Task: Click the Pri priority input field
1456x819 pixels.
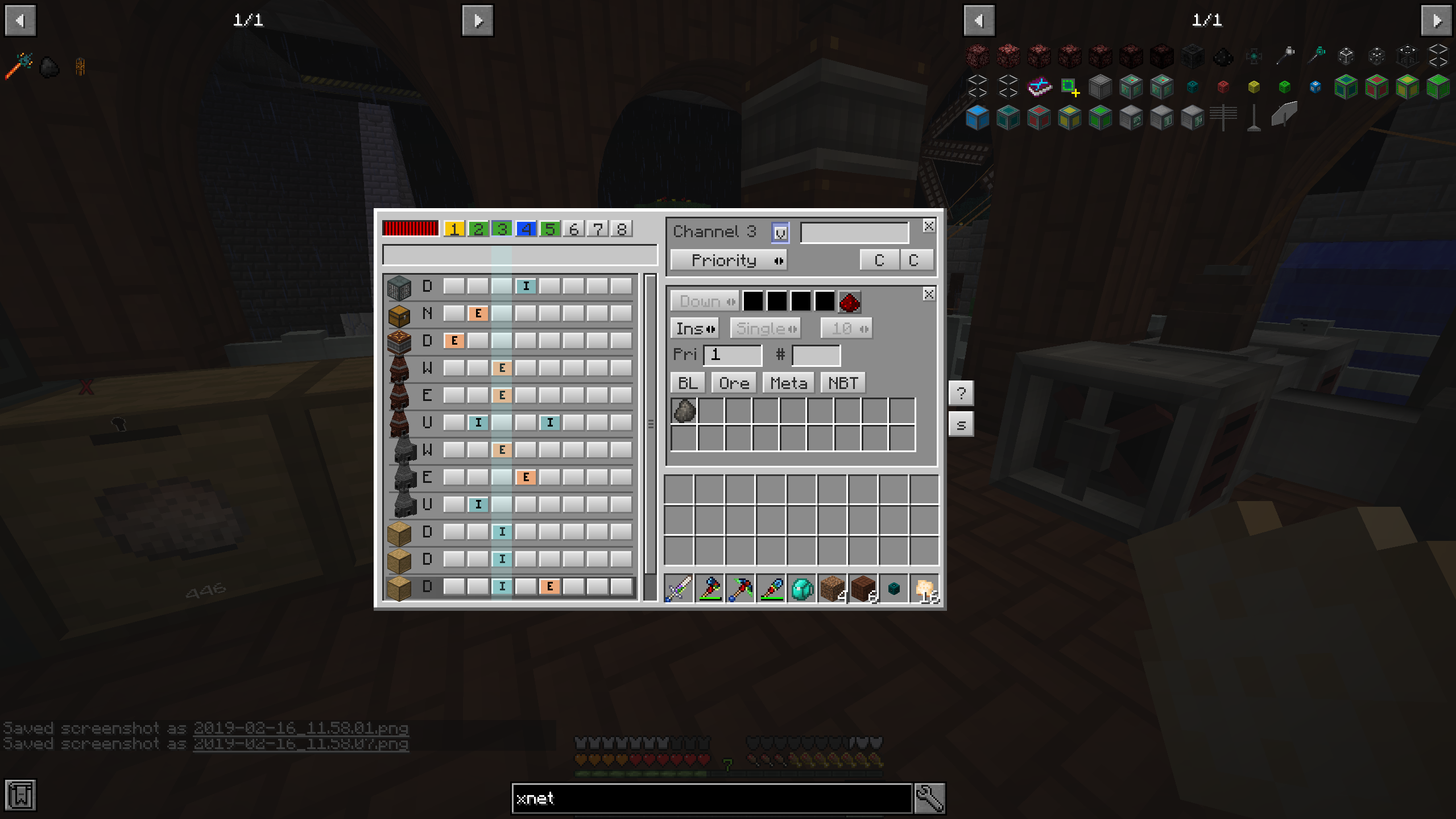Action: point(733,355)
